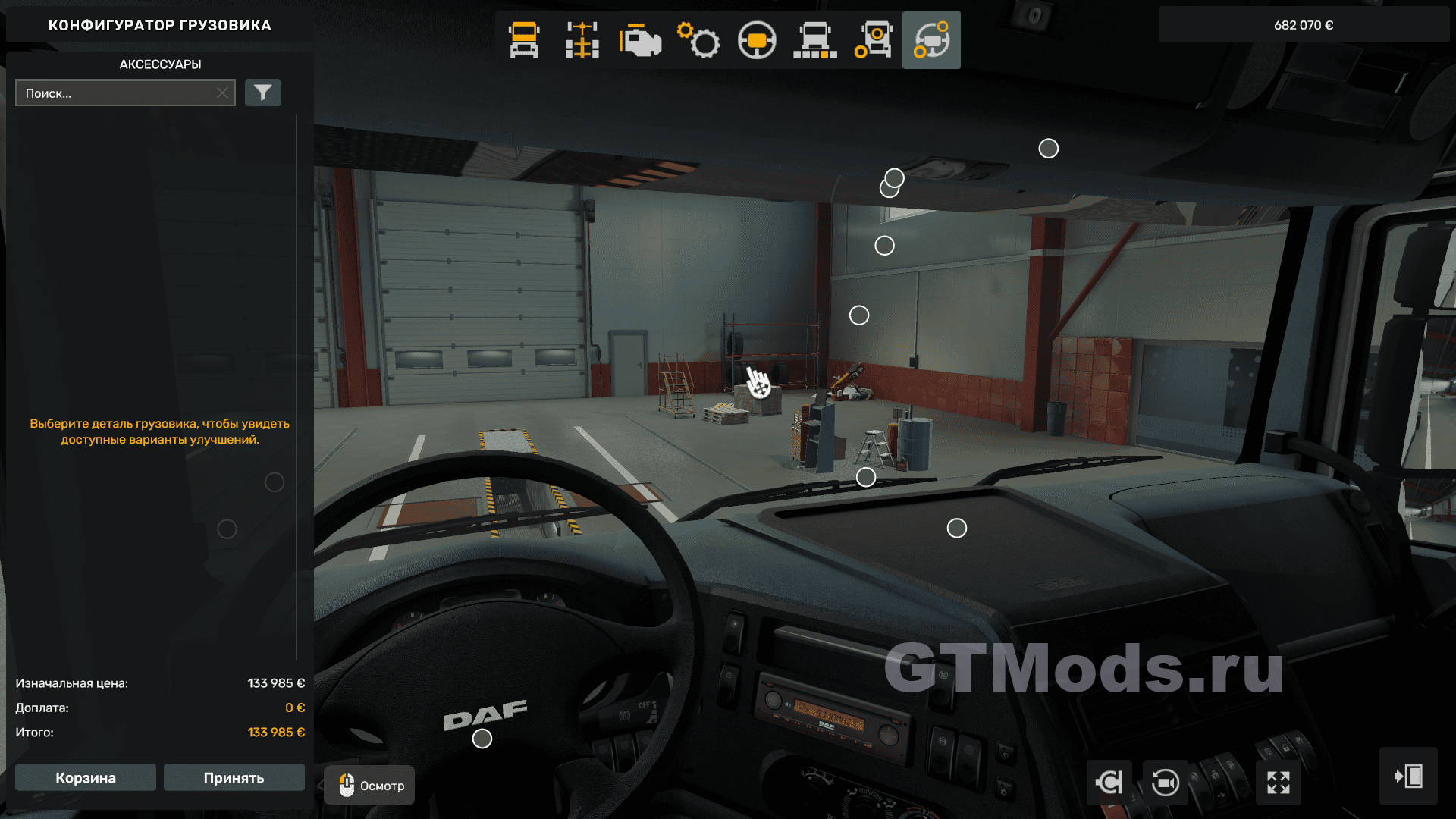Select the interior accessories tab
Viewport: 1456px width, 819px height.
(931, 40)
